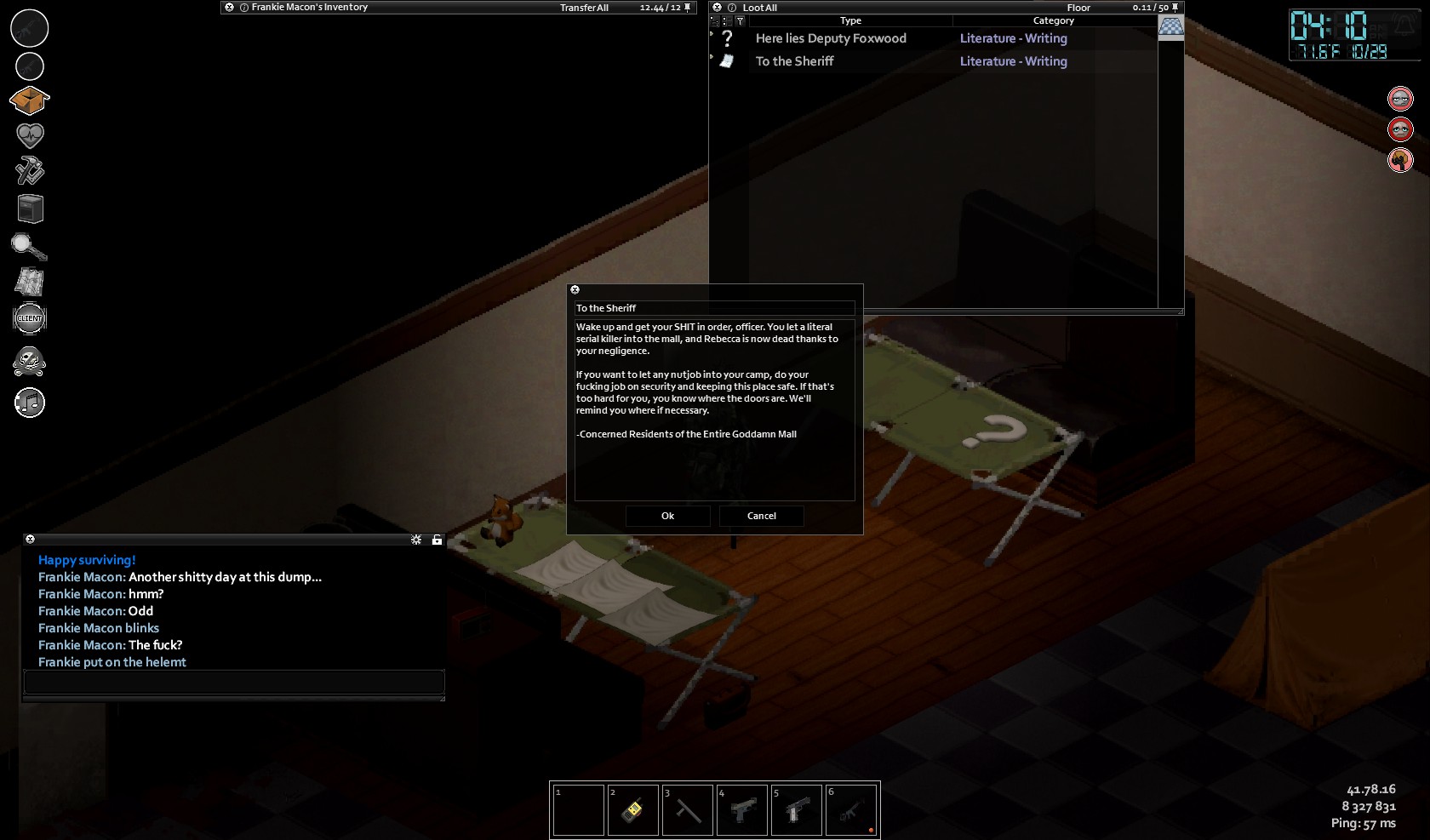Open the magnifying glass search mode
The image size is (1430, 840).
pos(28,247)
